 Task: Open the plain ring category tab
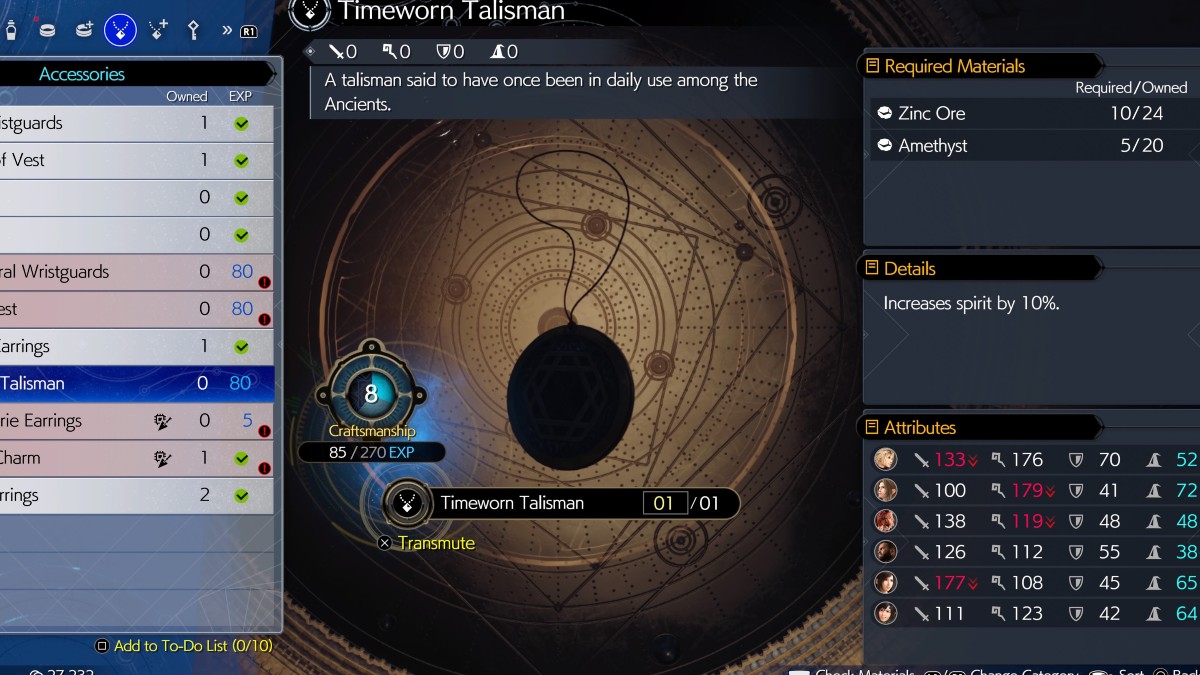46,30
